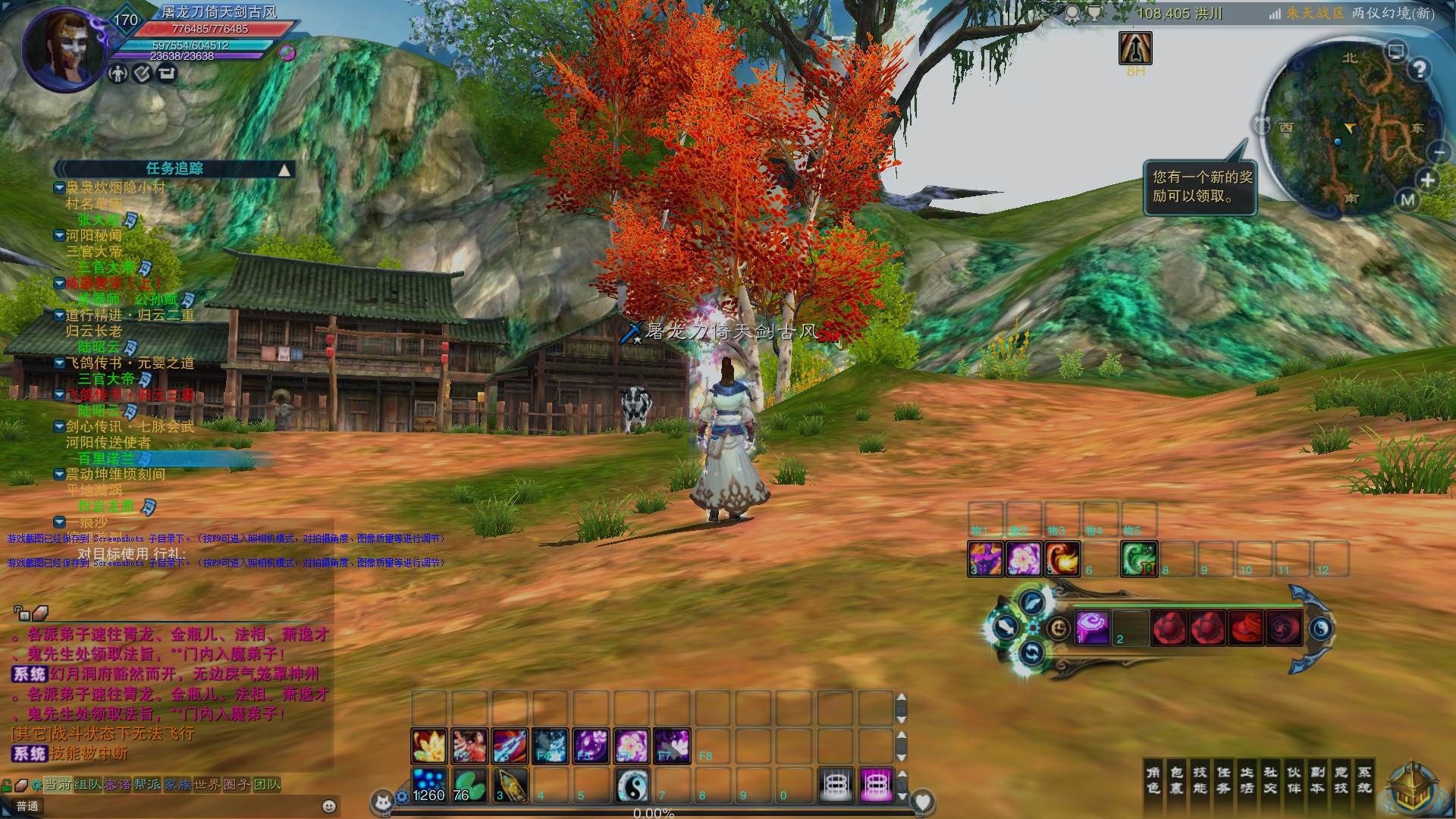Click the new reward notification bubble
The height and width of the screenshot is (819, 1456).
coord(1202,187)
